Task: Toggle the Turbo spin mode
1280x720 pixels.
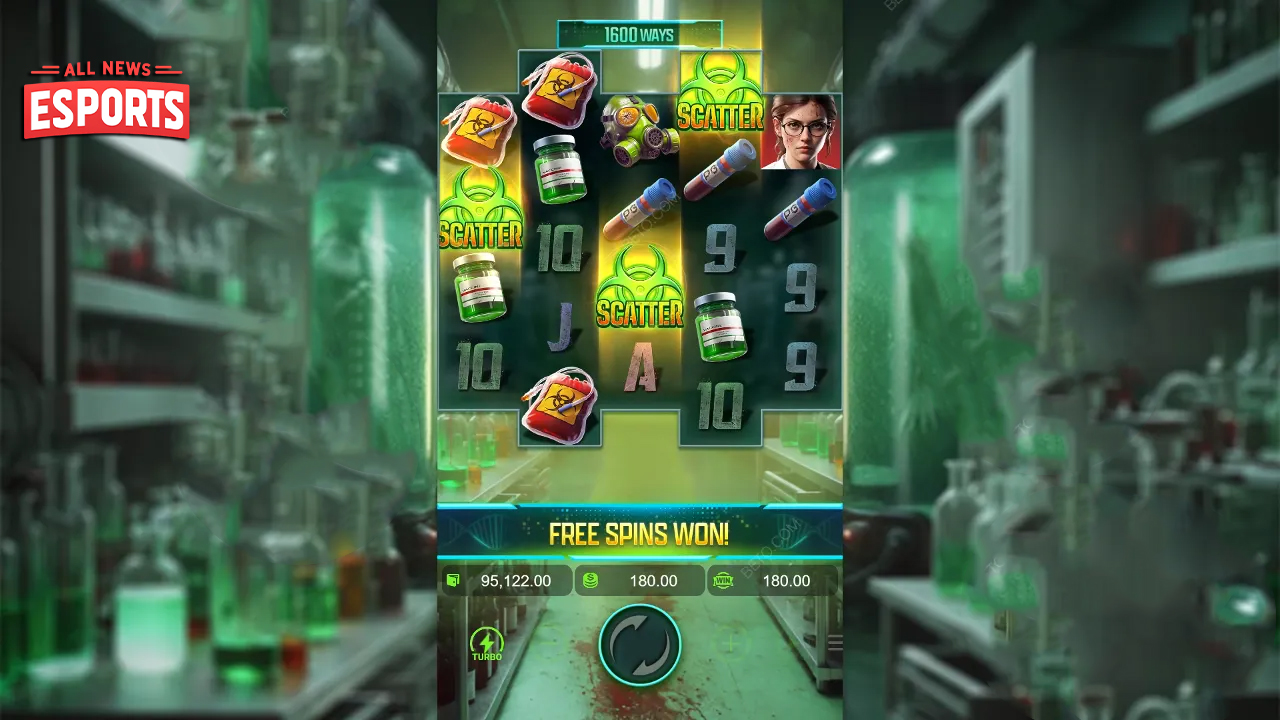Action: point(487,645)
